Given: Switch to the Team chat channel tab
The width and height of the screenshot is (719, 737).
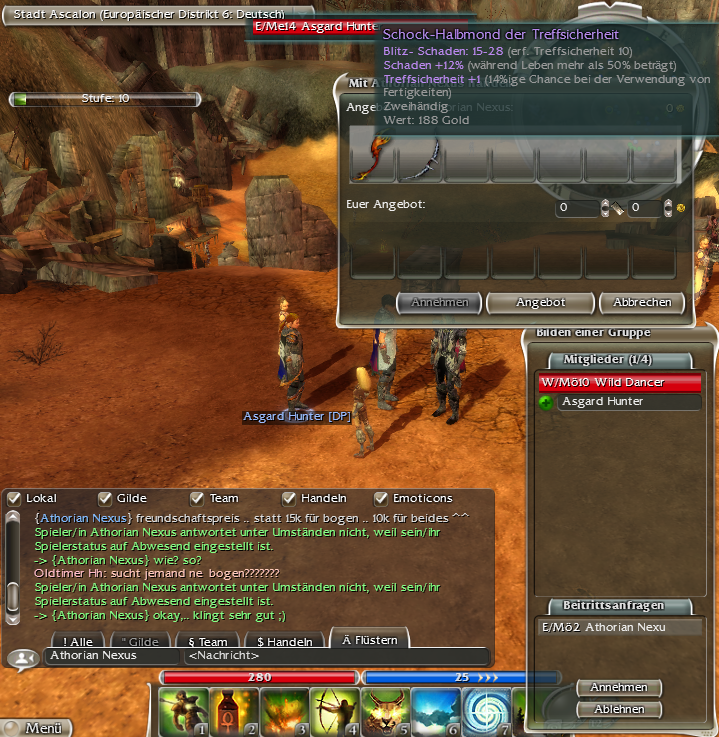Looking at the screenshot, I should (207, 642).
